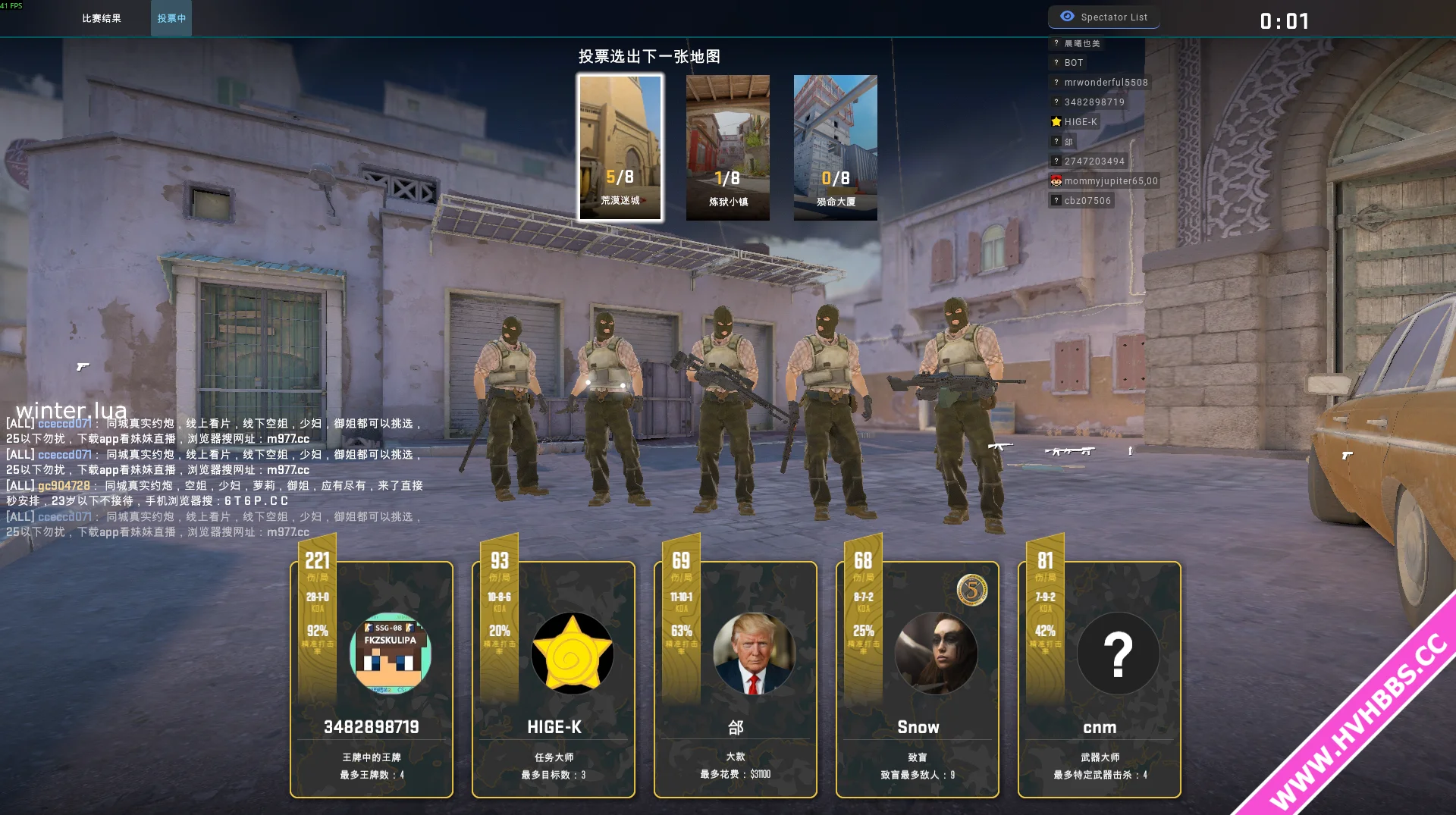Image resolution: width=1456 pixels, height=815 pixels.
Task: Select mrwonderful5508 in spectator list
Action: click(x=1105, y=83)
